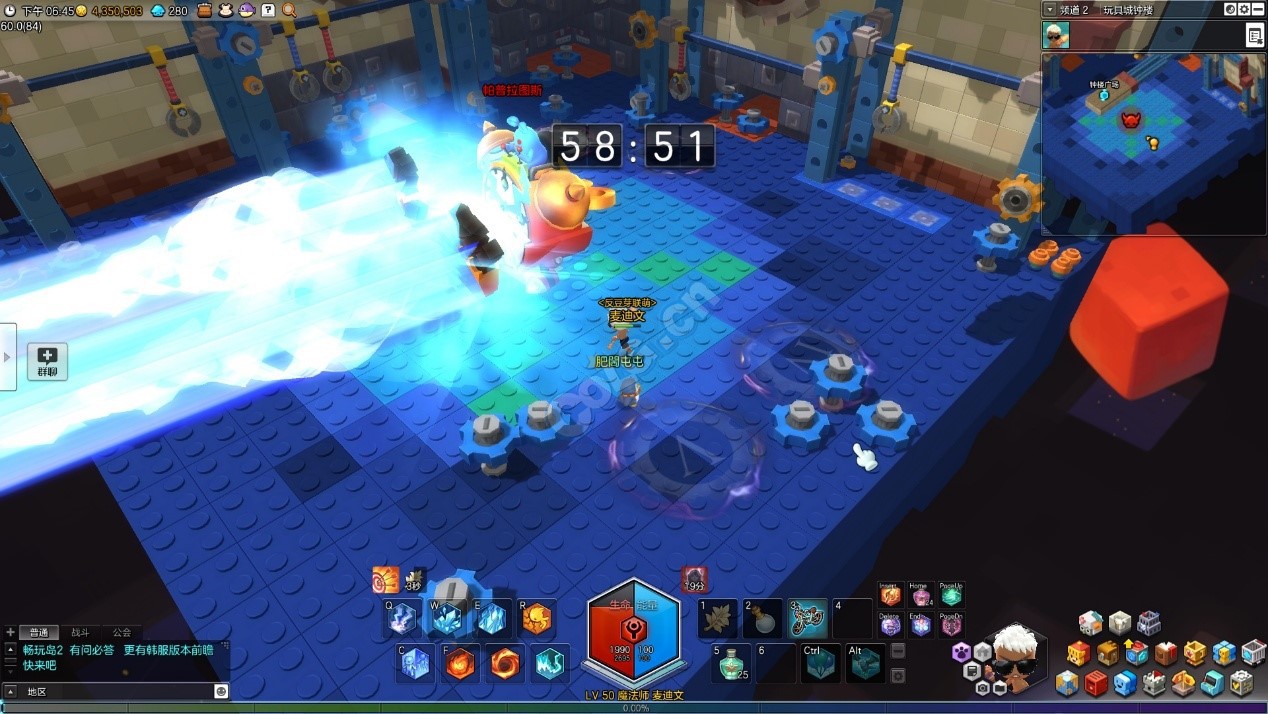Switch to the 战斗 chat tab
Screen dimensions: 1268x714
coord(80,632)
